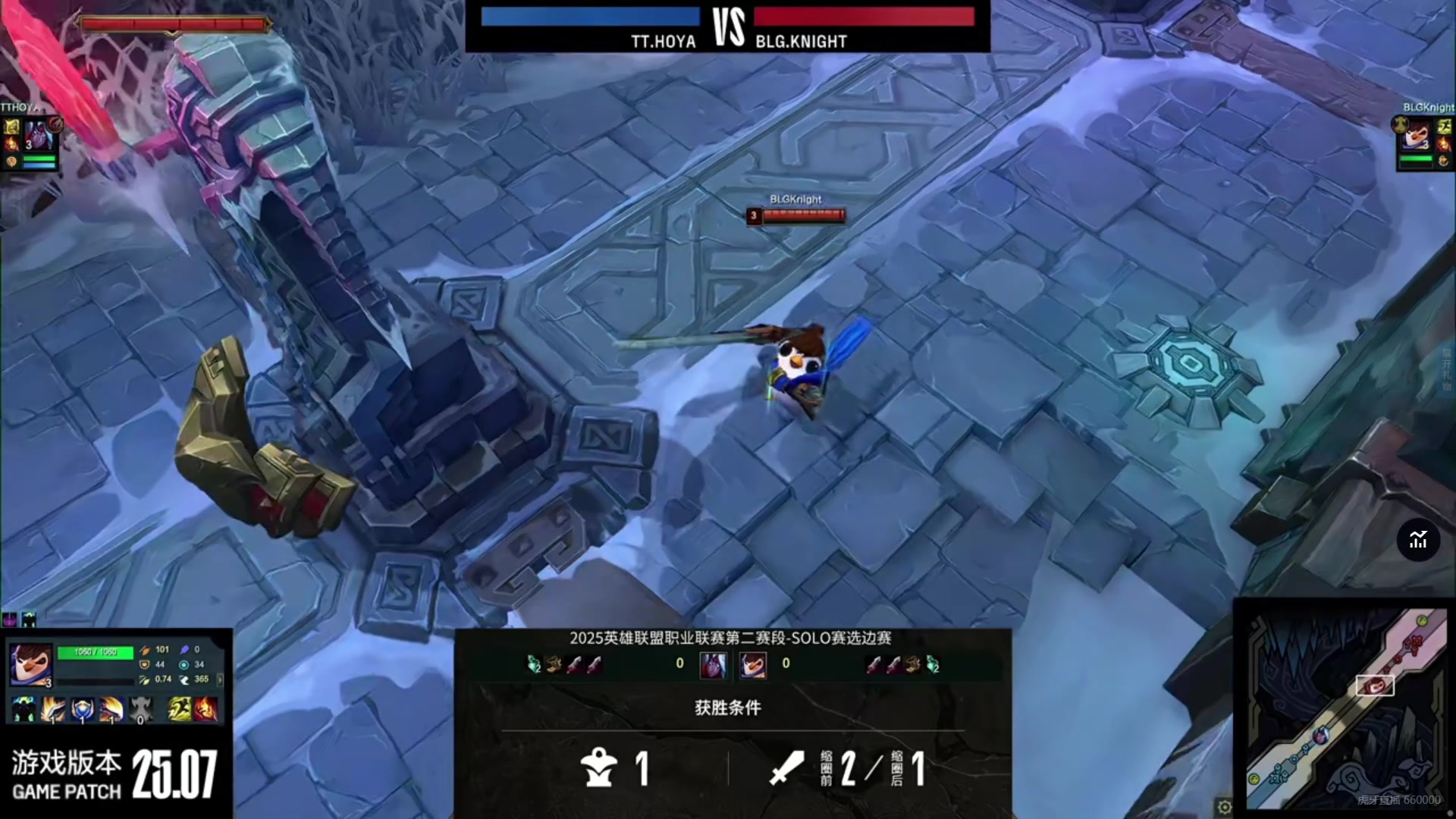Open the Howling Abyss minimap
This screenshot has height=819, width=1456.
point(1346,709)
